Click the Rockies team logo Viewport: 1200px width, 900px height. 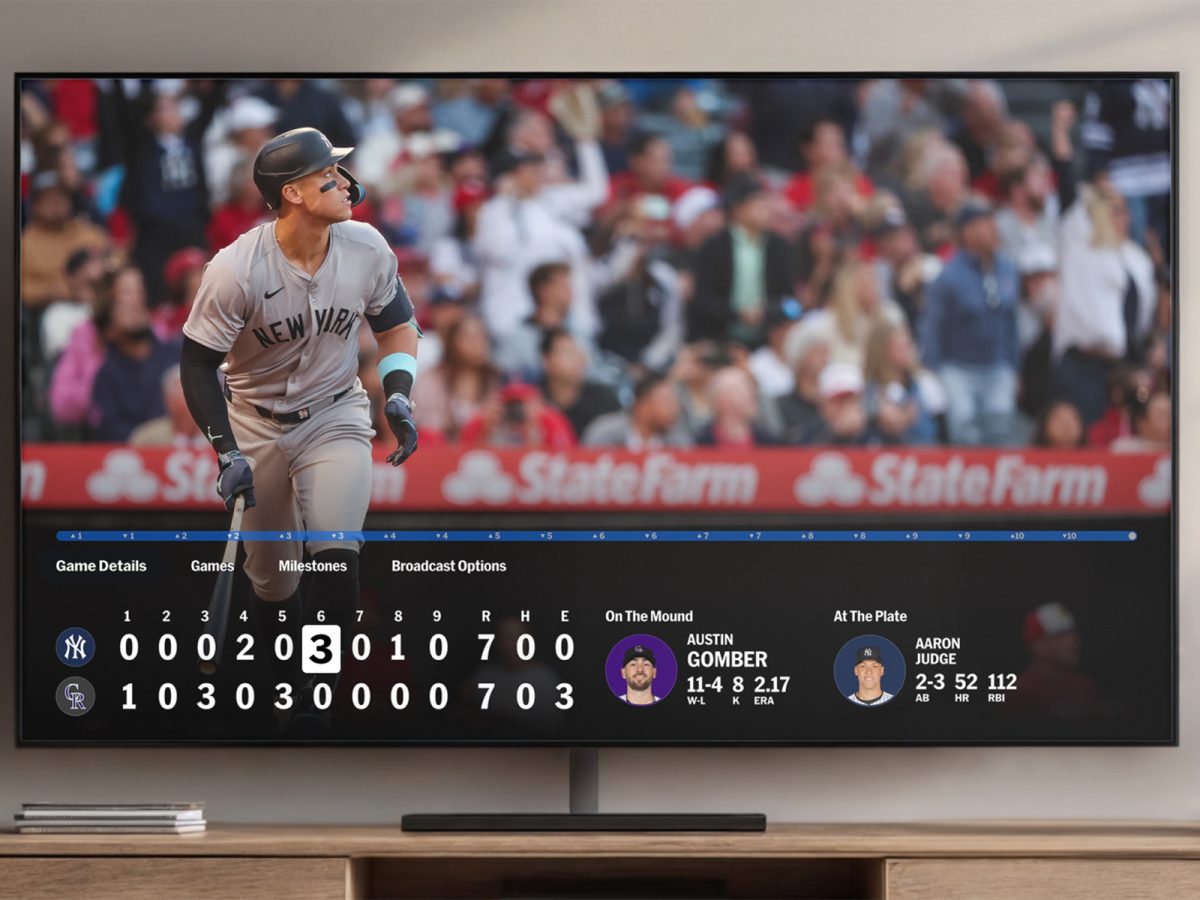75,696
